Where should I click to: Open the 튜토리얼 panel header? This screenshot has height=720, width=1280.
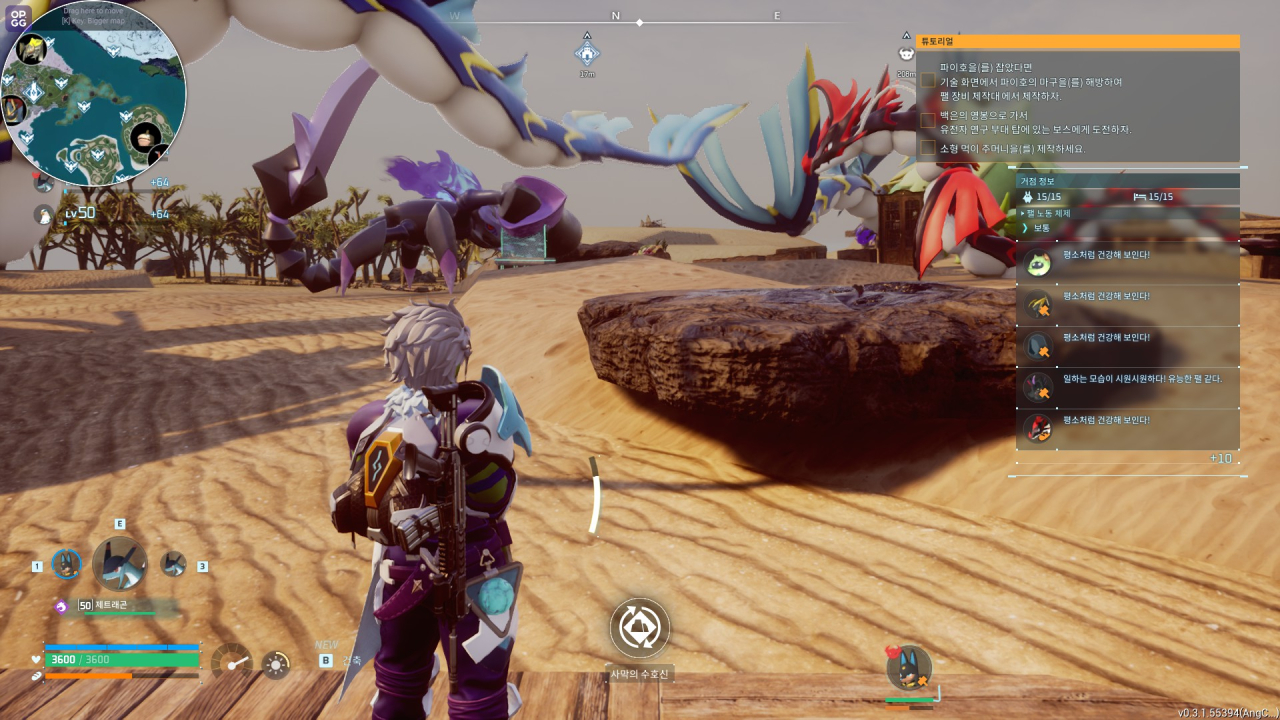pyautogui.click(x=1077, y=42)
